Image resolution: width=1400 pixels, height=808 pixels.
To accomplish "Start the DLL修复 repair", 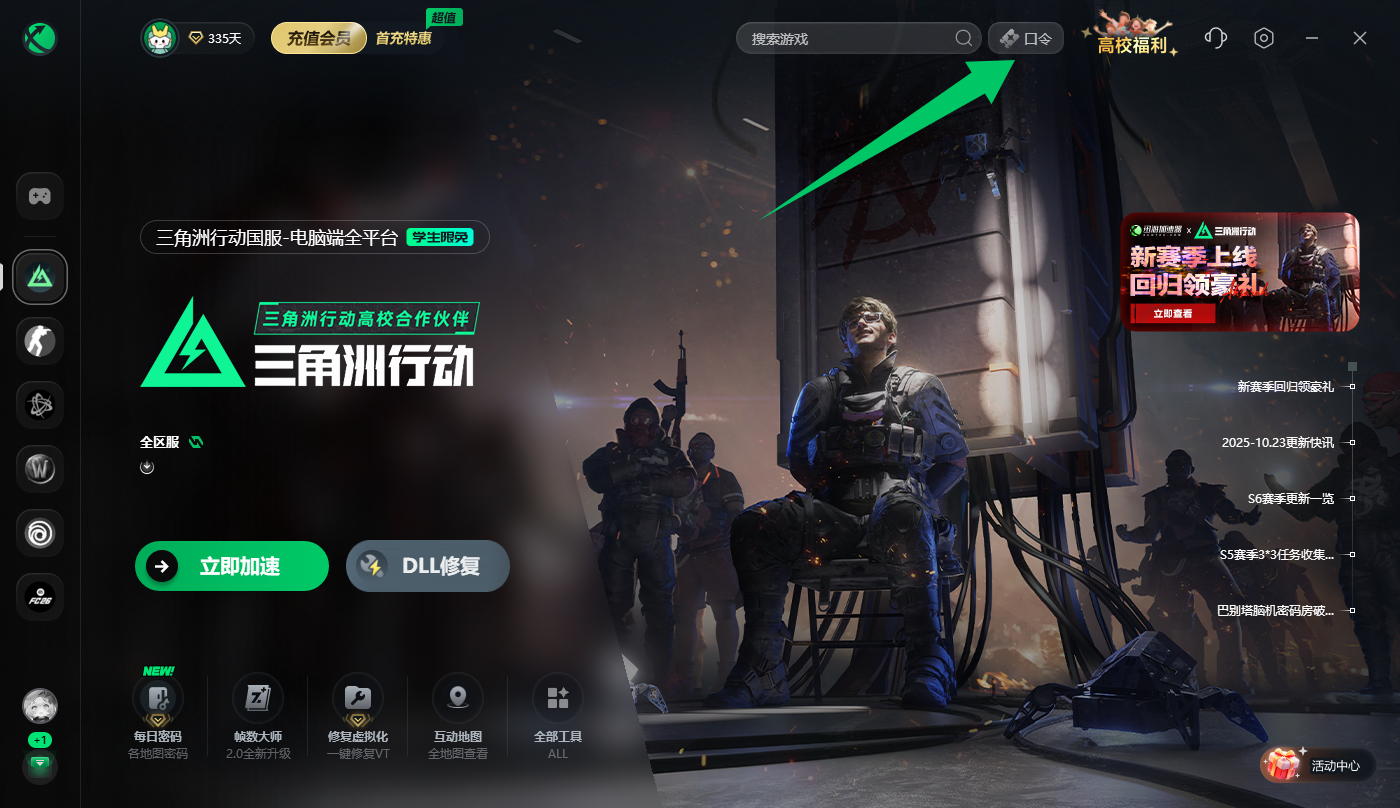I will click(x=427, y=566).
